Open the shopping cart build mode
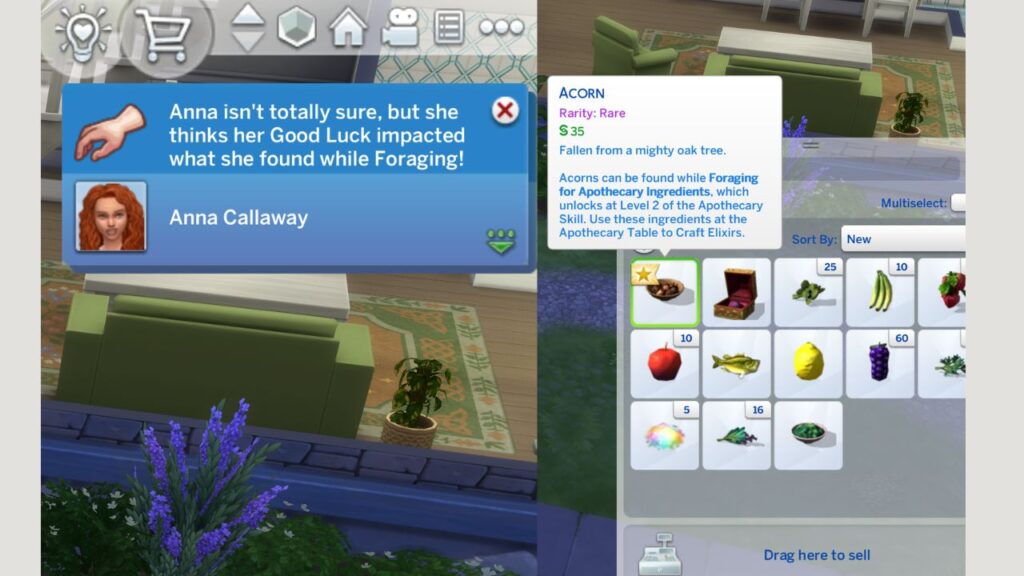Viewport: 1024px width, 576px height. tap(163, 31)
